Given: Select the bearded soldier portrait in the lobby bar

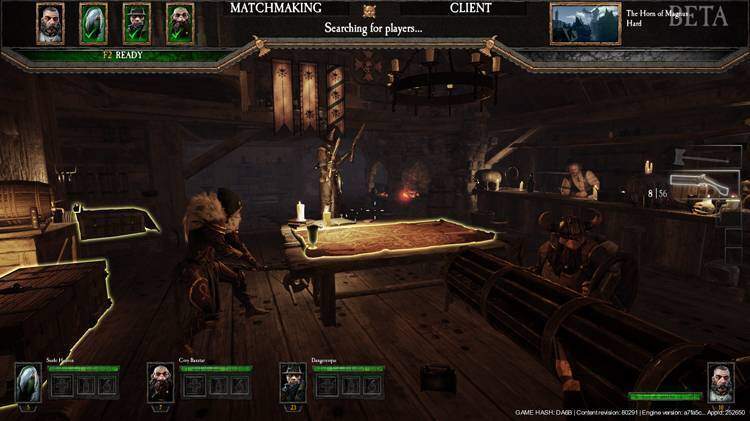Looking at the screenshot, I should pyautogui.click(x=50, y=22).
